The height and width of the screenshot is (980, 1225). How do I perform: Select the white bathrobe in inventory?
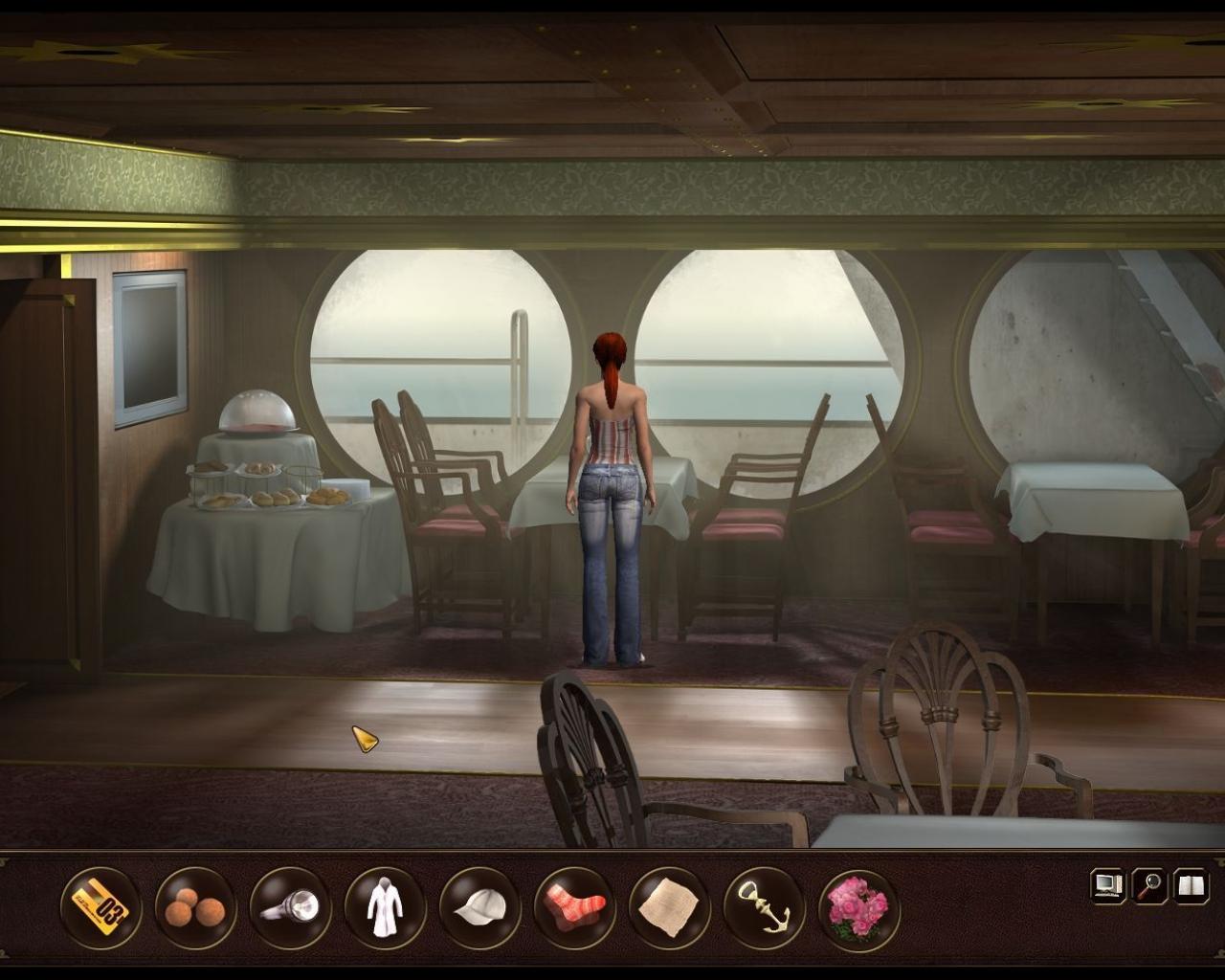pos(383,905)
